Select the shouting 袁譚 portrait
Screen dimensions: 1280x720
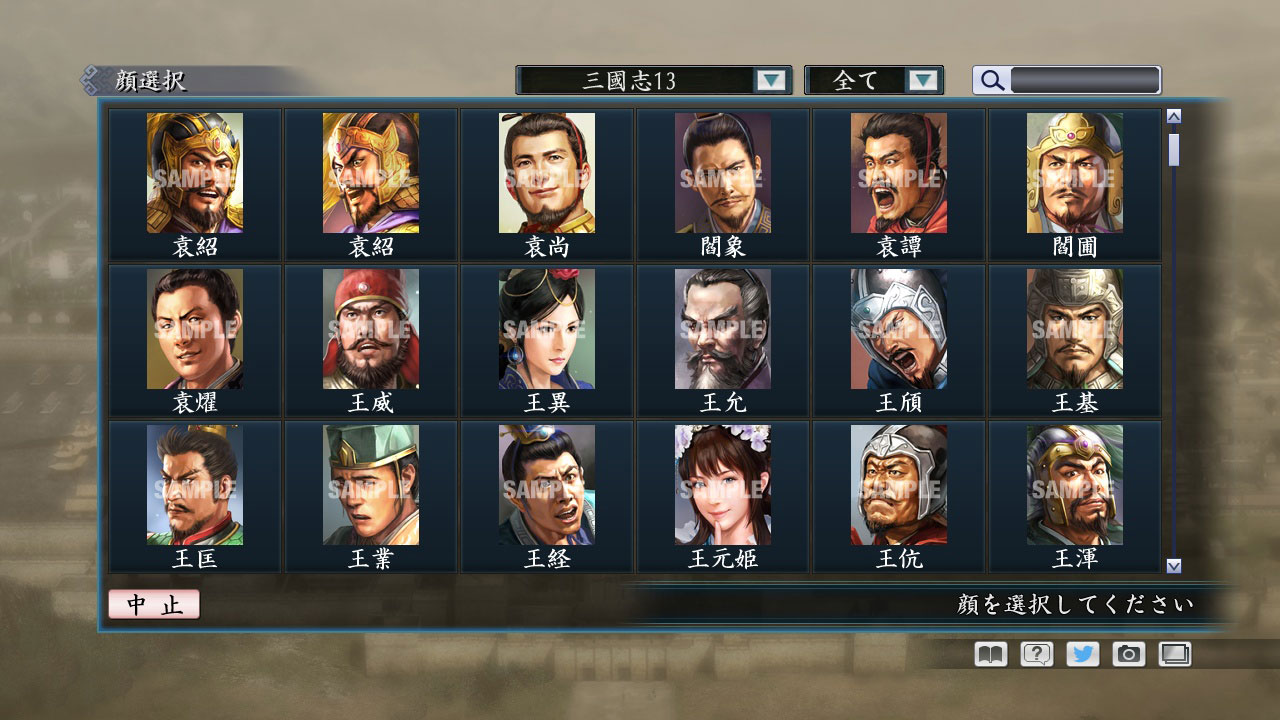(x=898, y=172)
